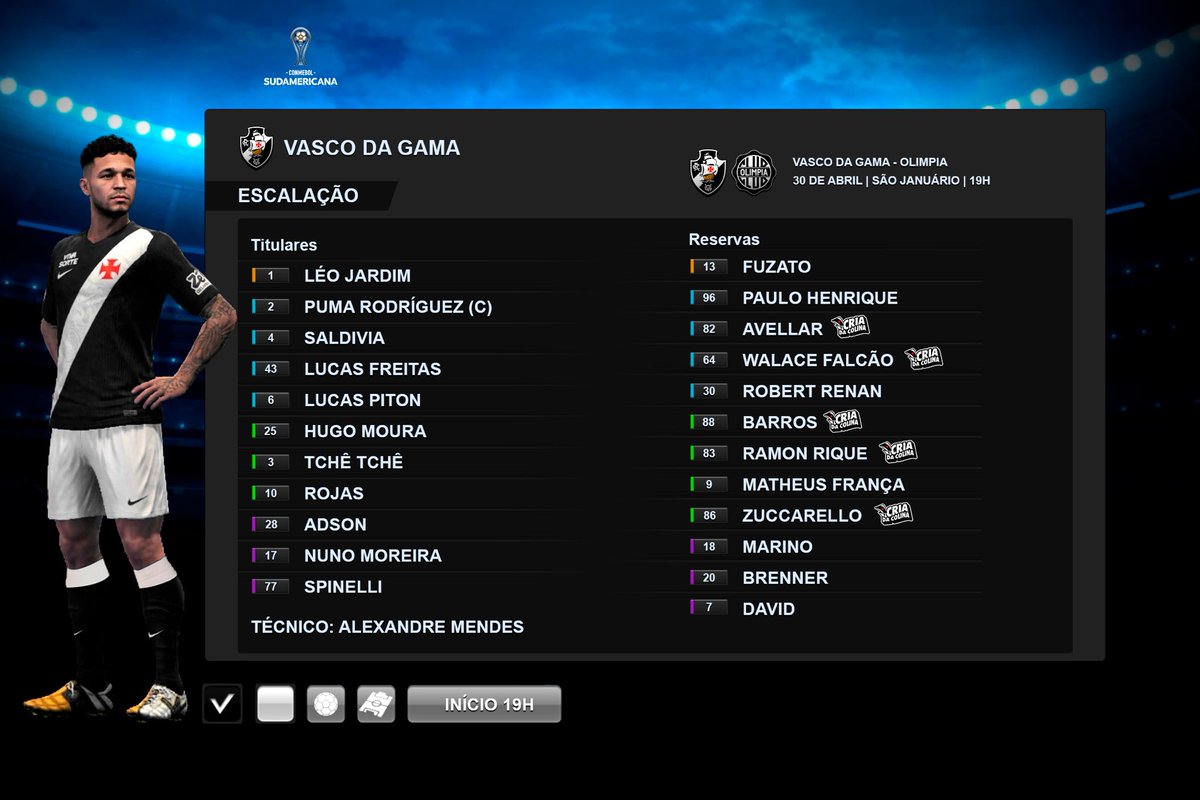Select David, number 7 reserve
The height and width of the screenshot is (800, 1200).
pyautogui.click(x=768, y=609)
